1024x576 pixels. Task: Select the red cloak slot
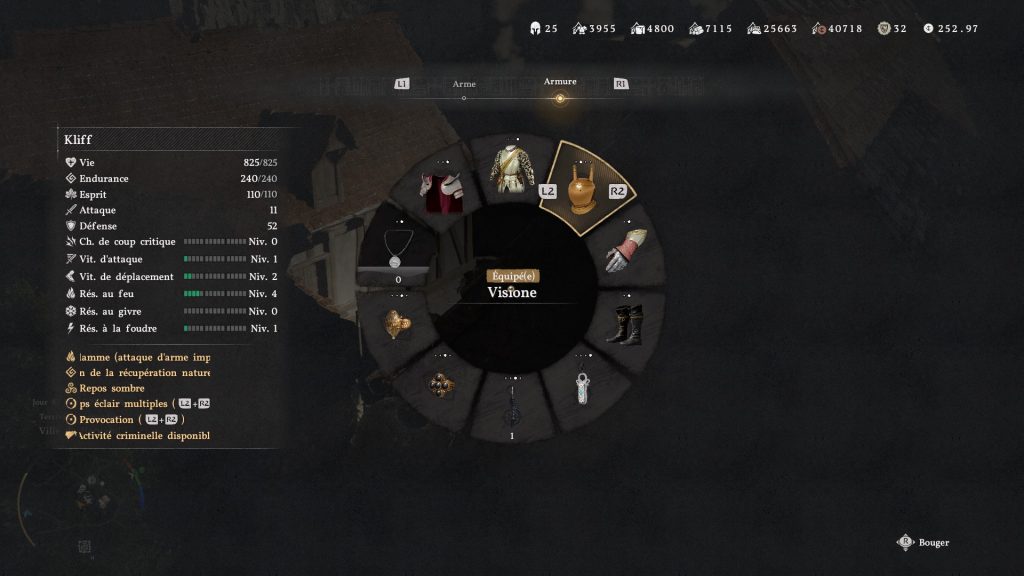pos(440,191)
